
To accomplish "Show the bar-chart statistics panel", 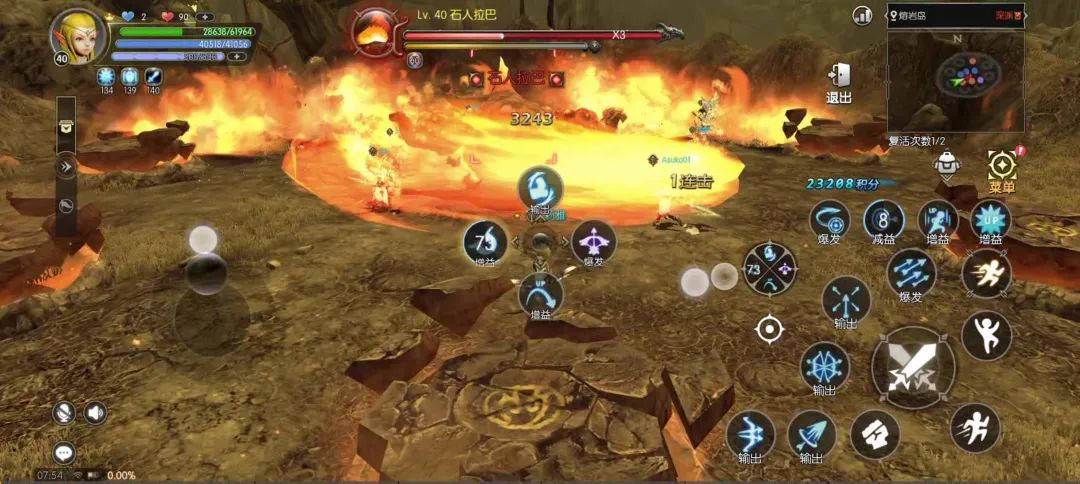I will (x=862, y=16).
